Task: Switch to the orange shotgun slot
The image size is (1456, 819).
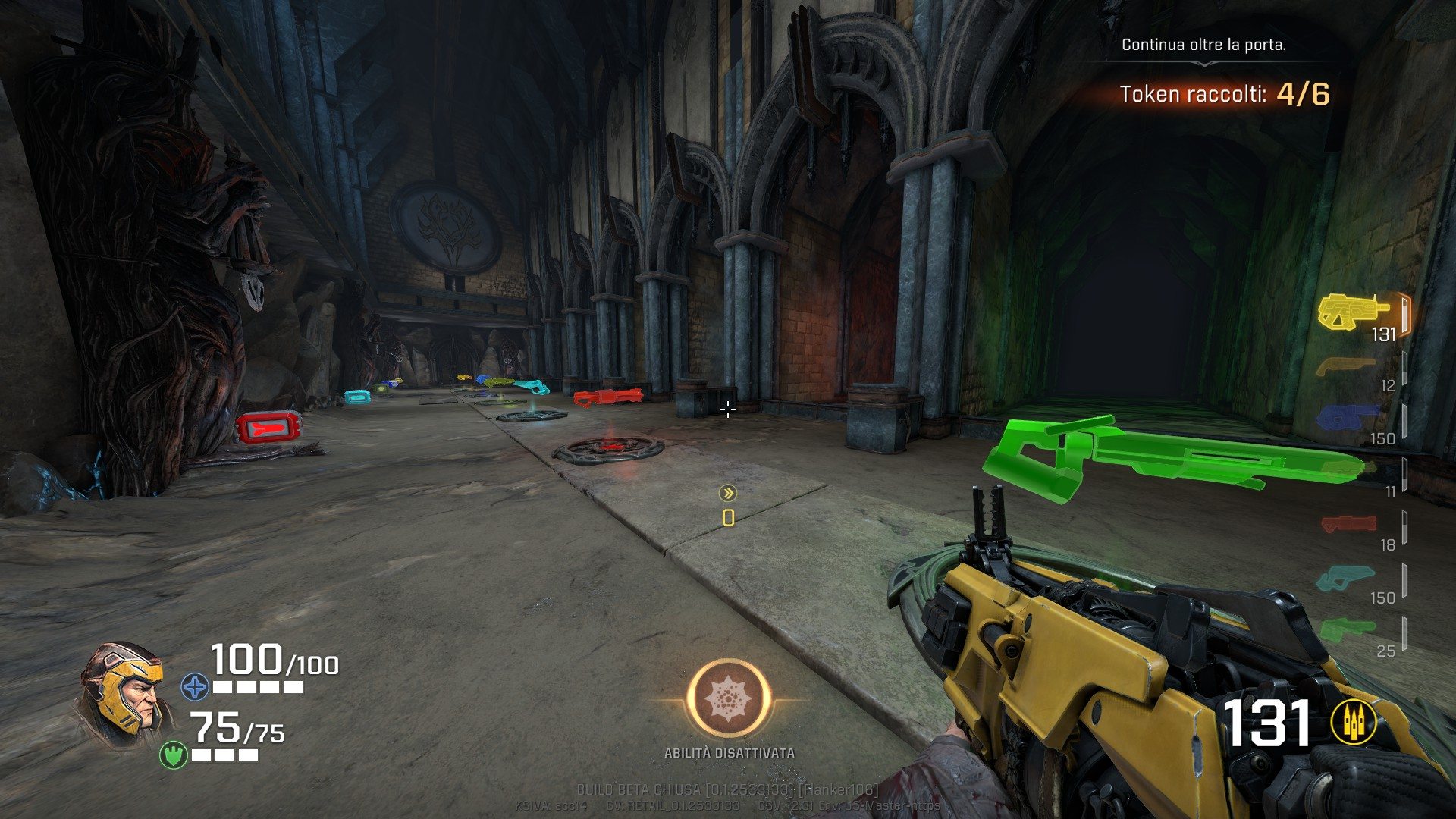Action: coord(1346,367)
